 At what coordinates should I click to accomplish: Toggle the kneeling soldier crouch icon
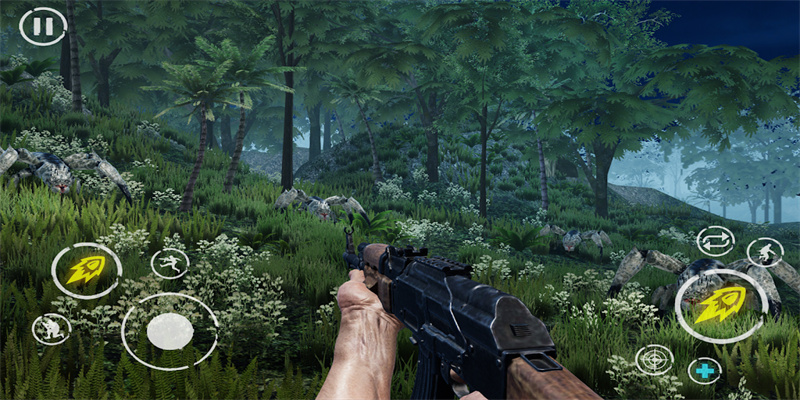tap(50, 328)
